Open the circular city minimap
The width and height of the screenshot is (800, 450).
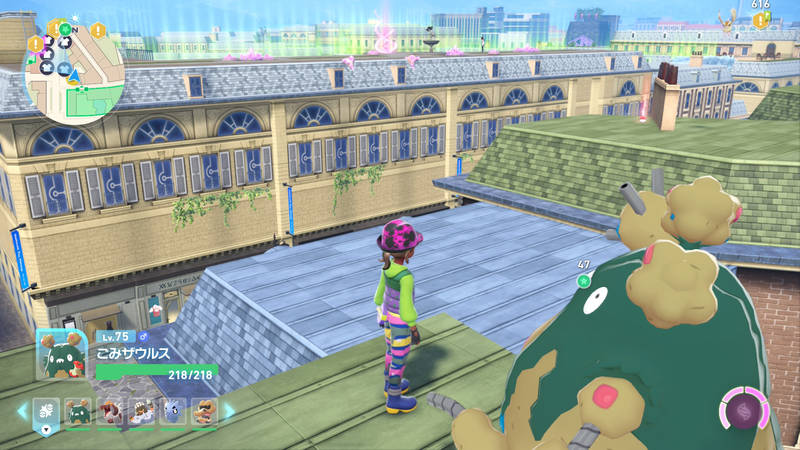pyautogui.click(x=73, y=70)
